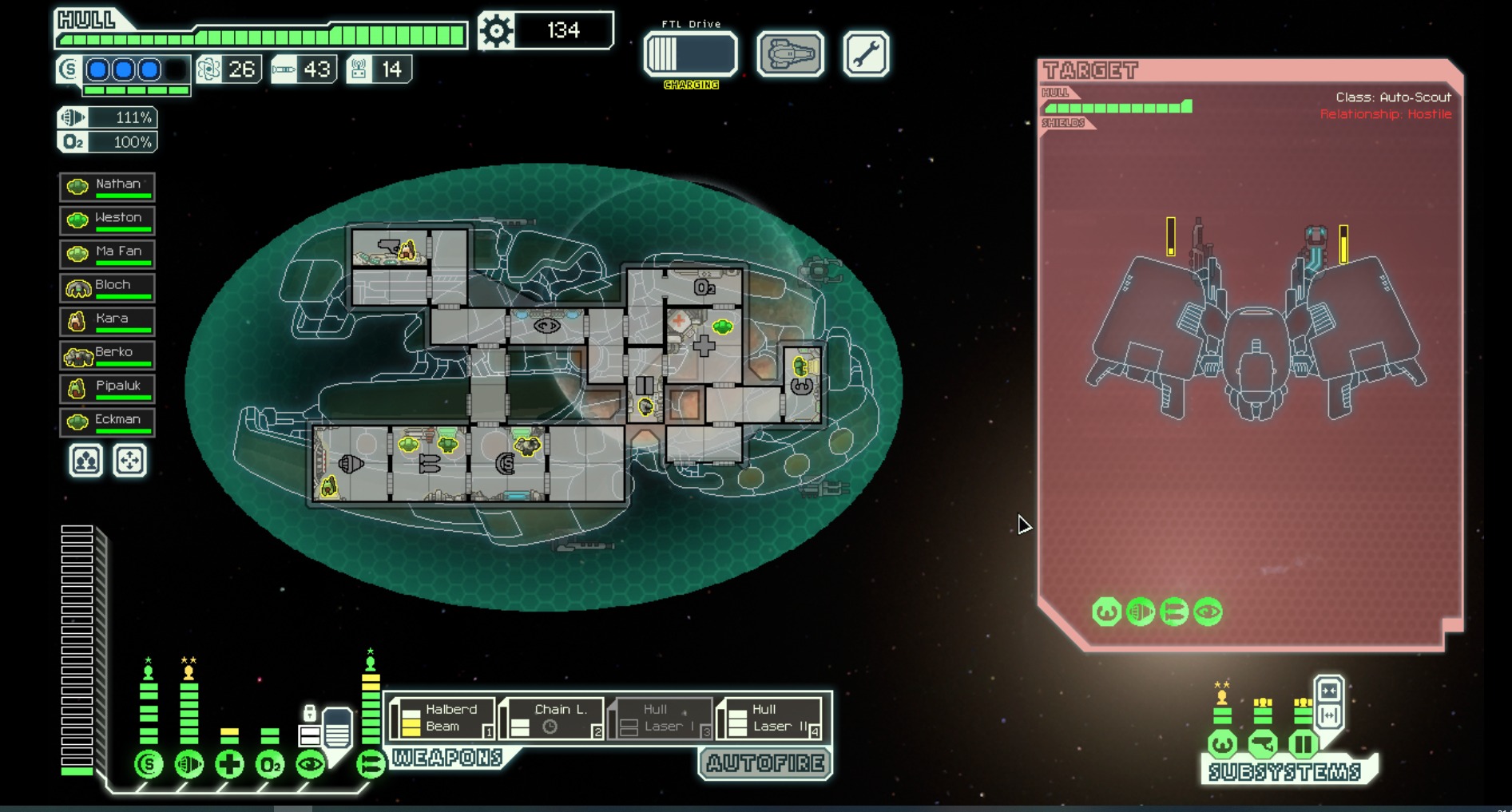Click the FTL Drive jump button
The width and height of the screenshot is (1512, 812).
691,54
